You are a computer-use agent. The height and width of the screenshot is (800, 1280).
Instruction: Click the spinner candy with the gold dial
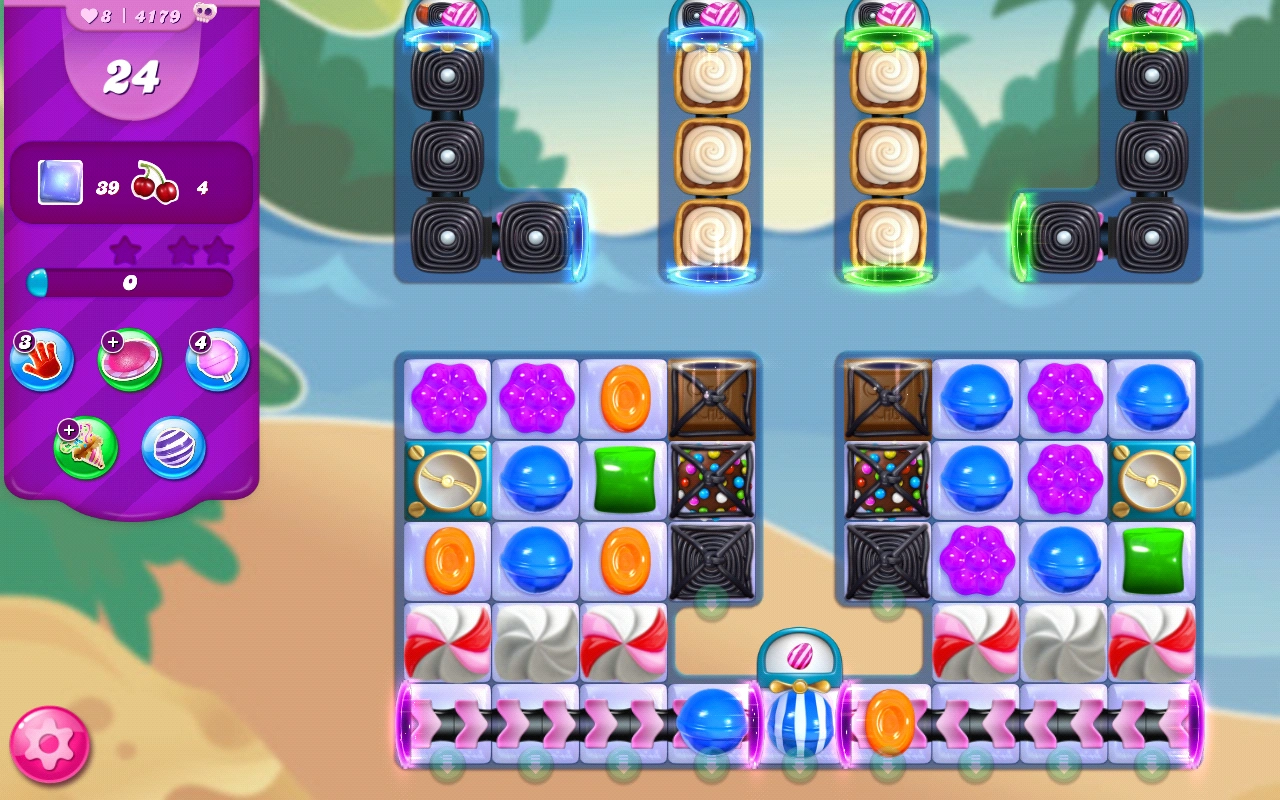click(x=447, y=479)
